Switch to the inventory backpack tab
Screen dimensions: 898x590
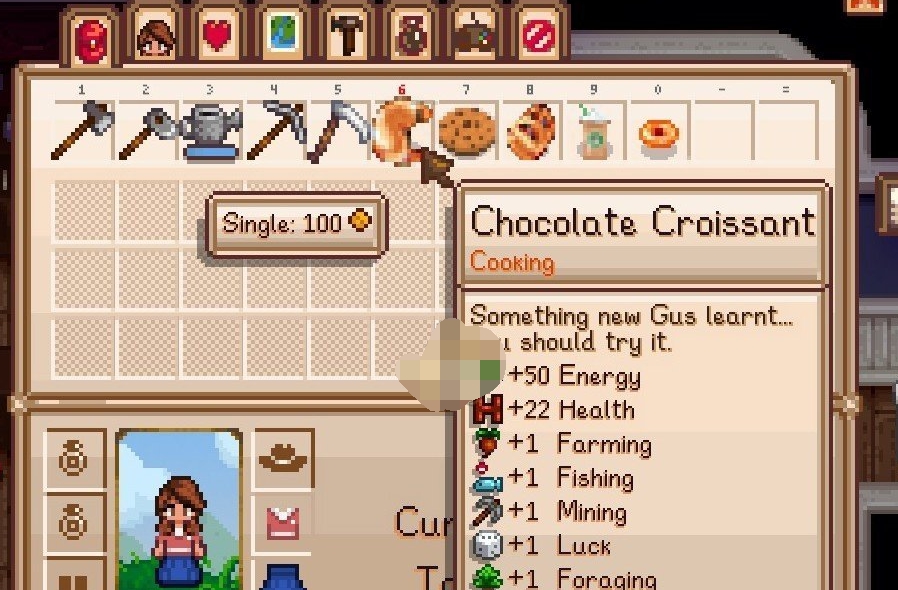92,38
